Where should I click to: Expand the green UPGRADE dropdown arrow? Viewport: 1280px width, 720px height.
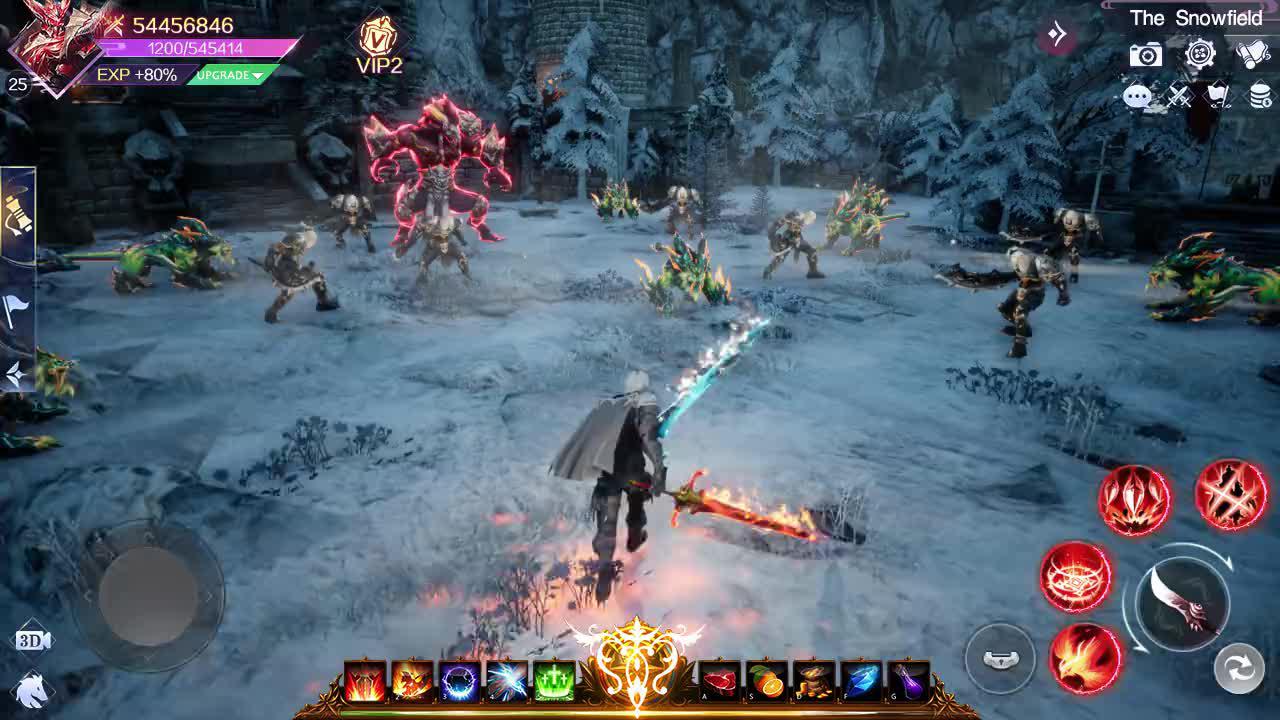coord(258,74)
